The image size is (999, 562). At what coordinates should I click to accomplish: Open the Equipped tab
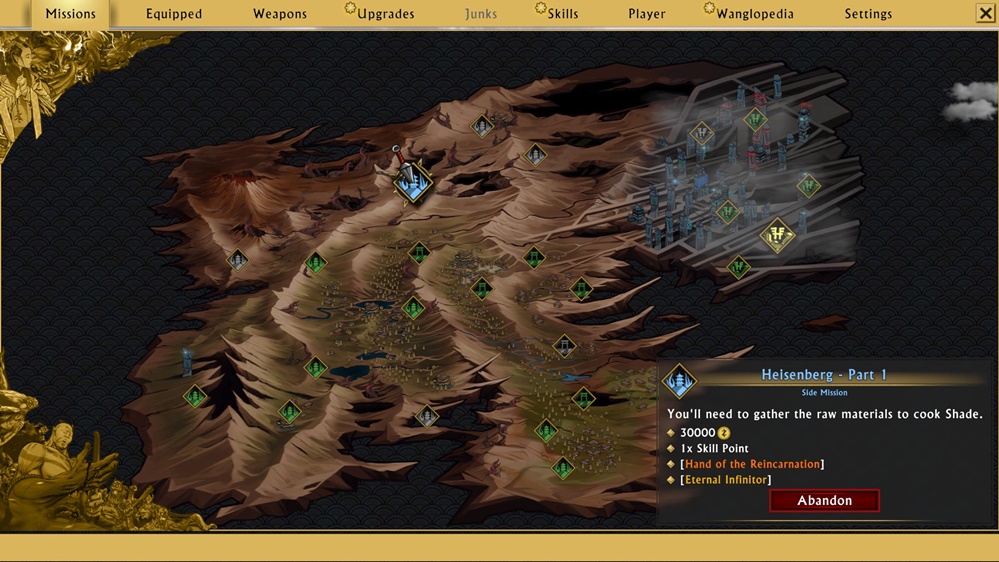click(174, 14)
